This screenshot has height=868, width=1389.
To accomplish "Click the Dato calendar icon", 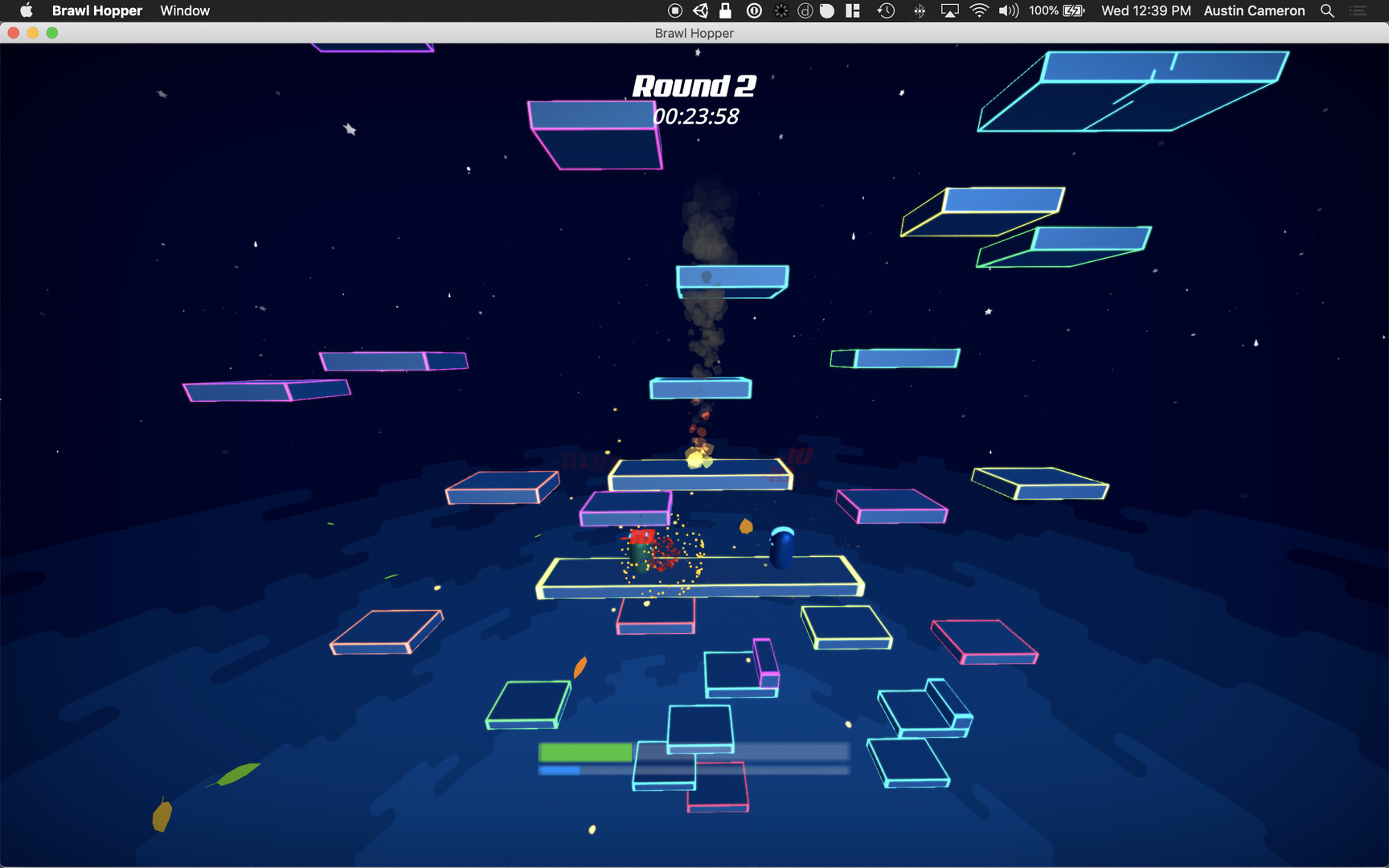I will (x=804, y=10).
